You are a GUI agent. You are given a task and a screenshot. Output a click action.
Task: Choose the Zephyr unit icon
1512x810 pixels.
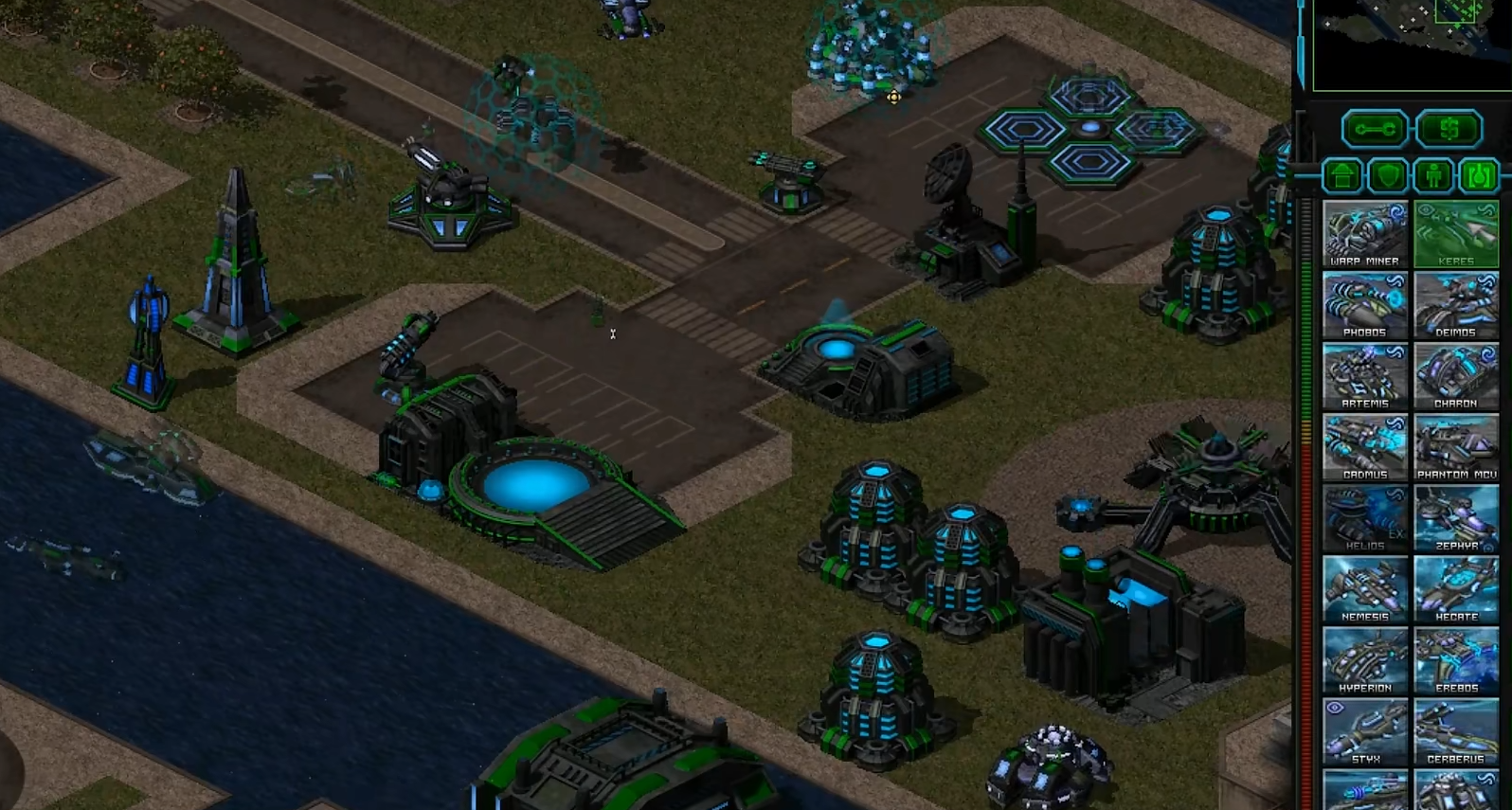tap(1456, 517)
